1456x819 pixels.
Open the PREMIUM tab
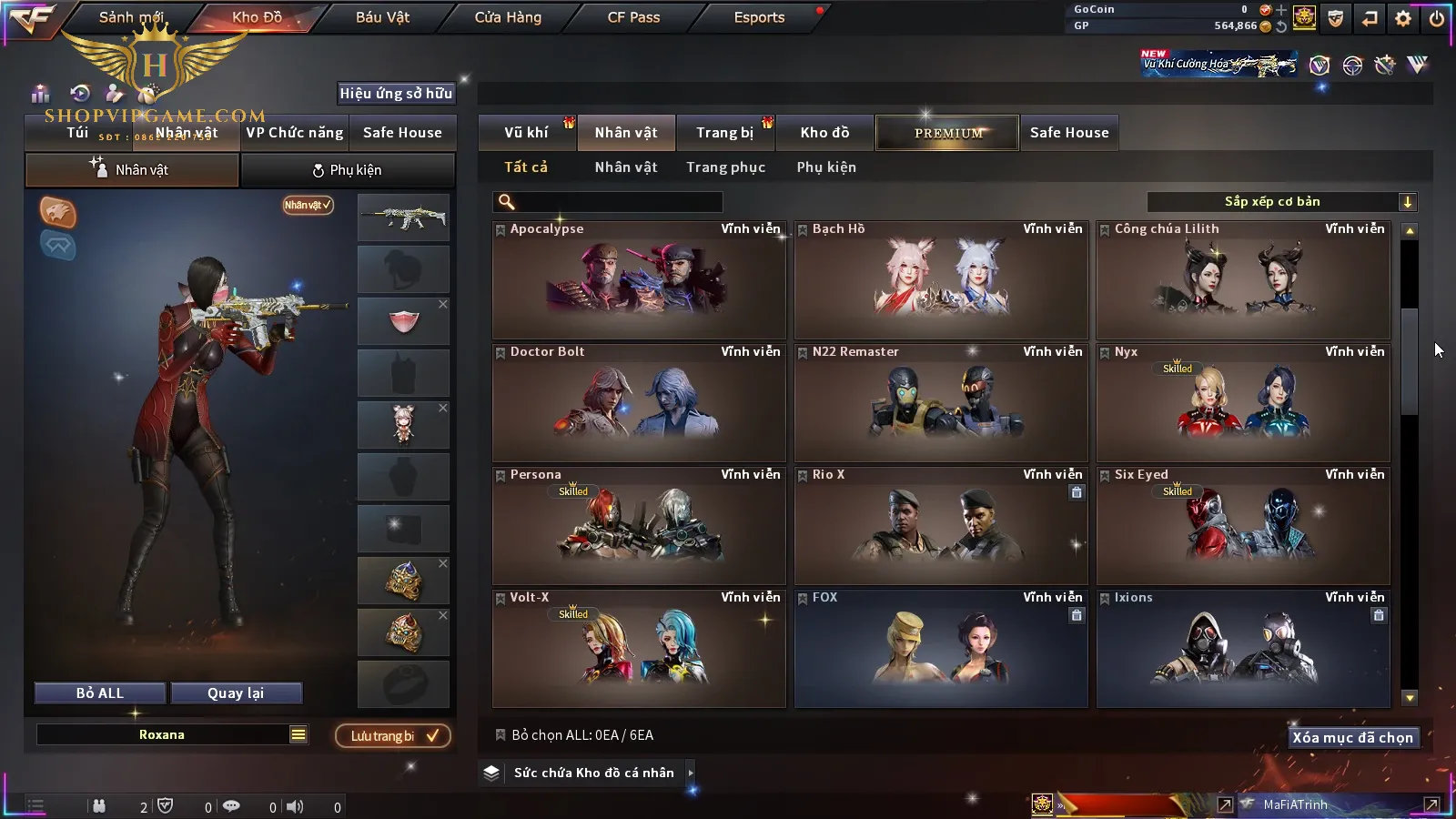(x=948, y=133)
